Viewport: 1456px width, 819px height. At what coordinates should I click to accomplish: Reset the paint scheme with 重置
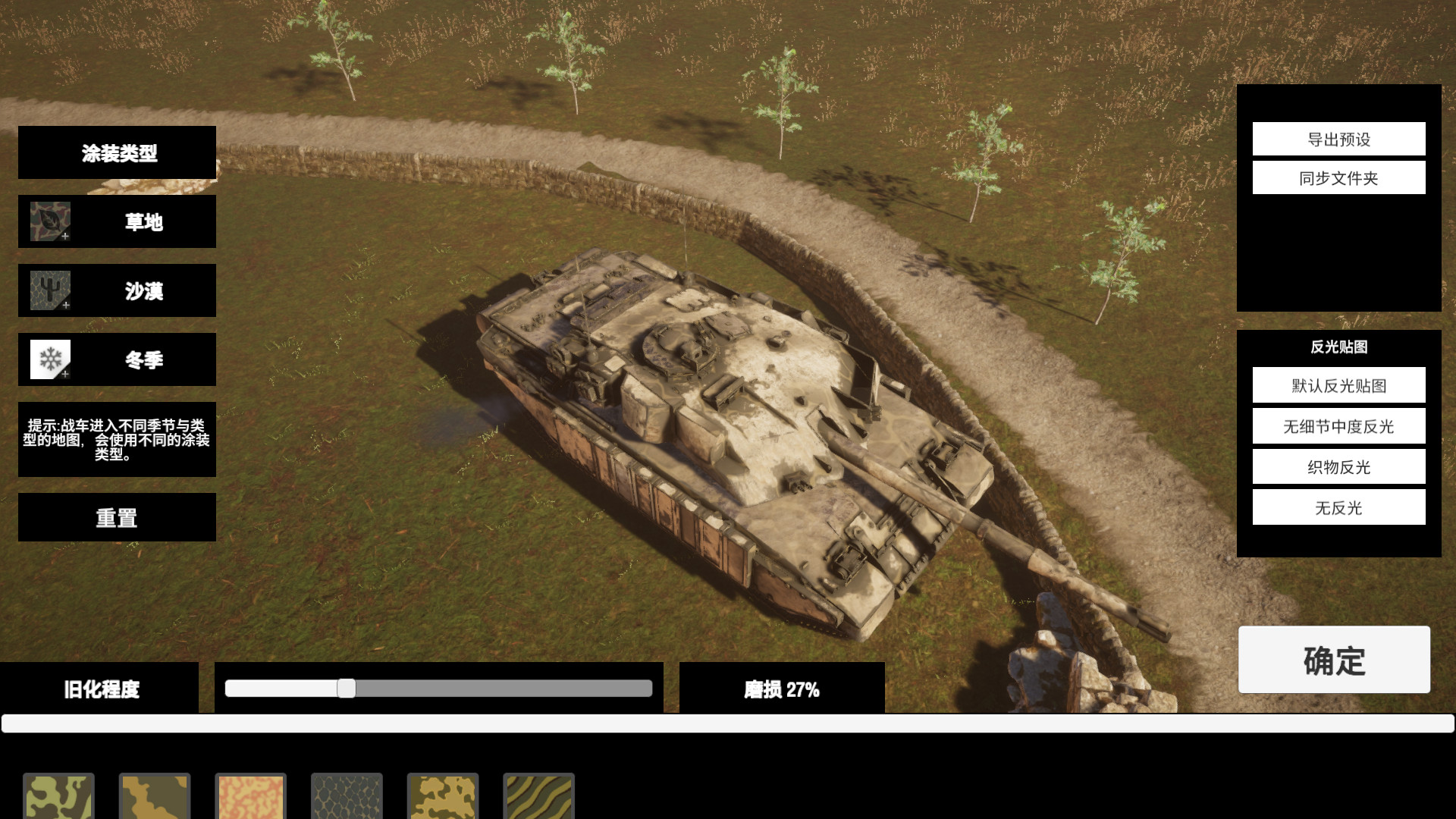[116, 516]
